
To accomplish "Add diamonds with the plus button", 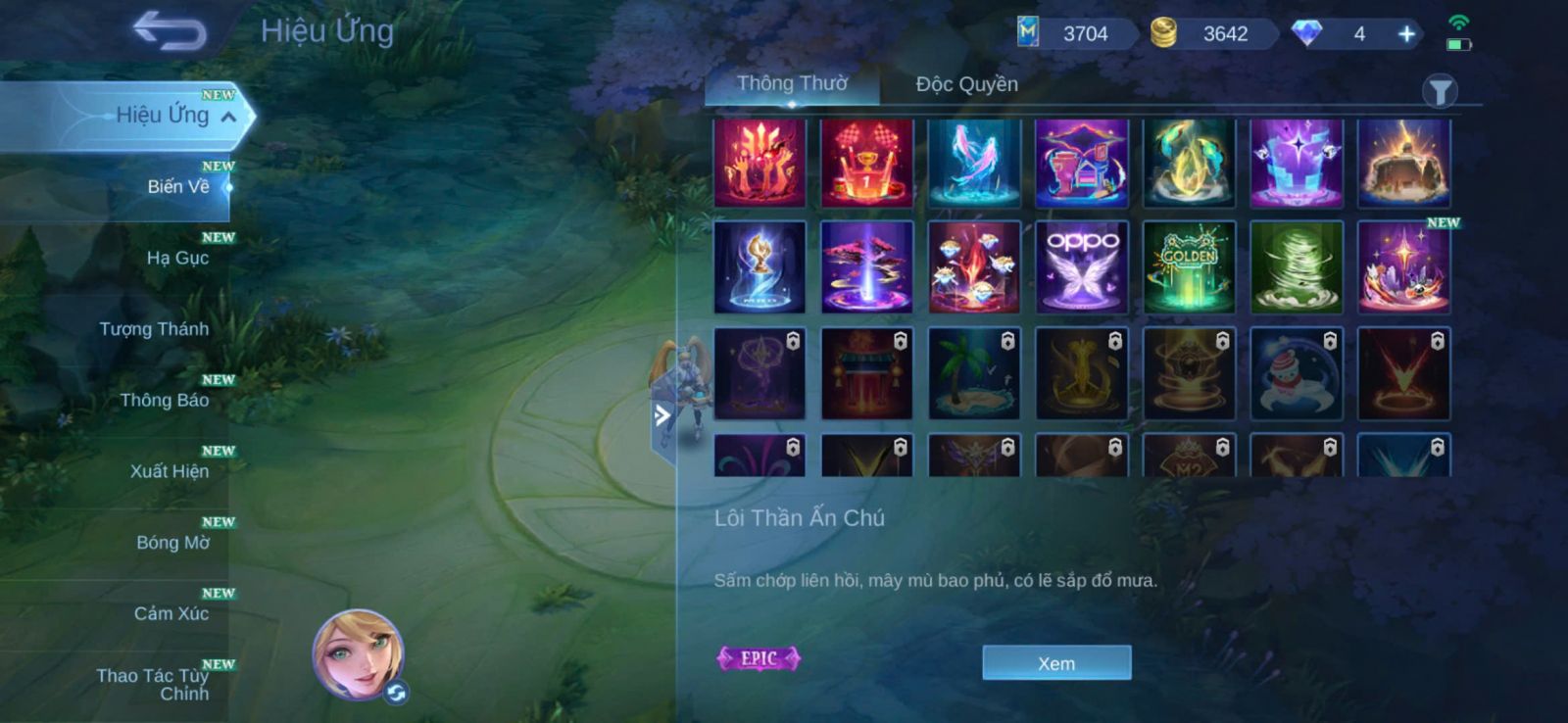I will point(1406,34).
